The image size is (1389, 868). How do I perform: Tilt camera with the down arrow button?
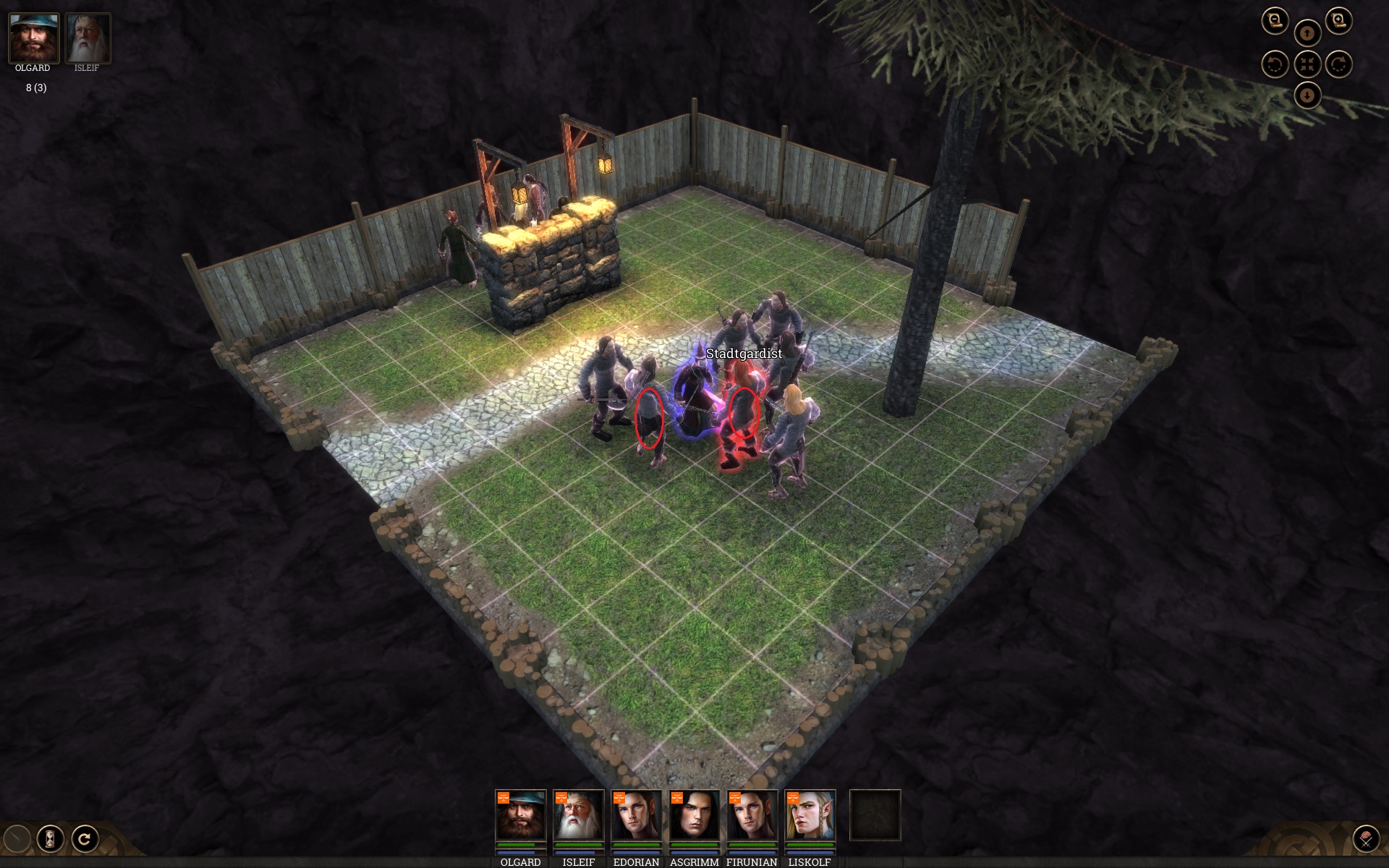[x=1307, y=95]
